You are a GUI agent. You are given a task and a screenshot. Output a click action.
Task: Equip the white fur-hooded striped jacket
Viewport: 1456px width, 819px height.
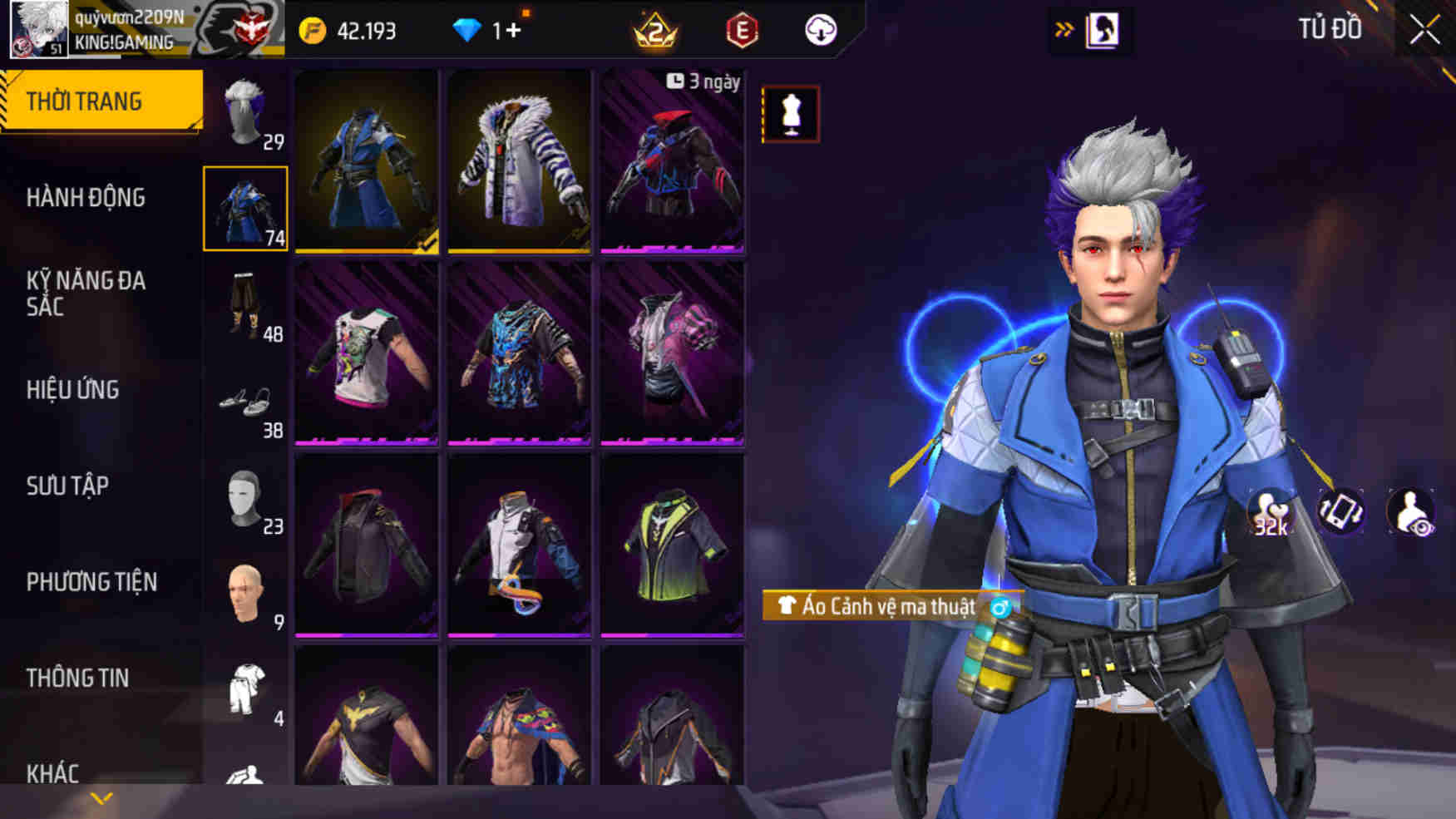click(x=519, y=161)
